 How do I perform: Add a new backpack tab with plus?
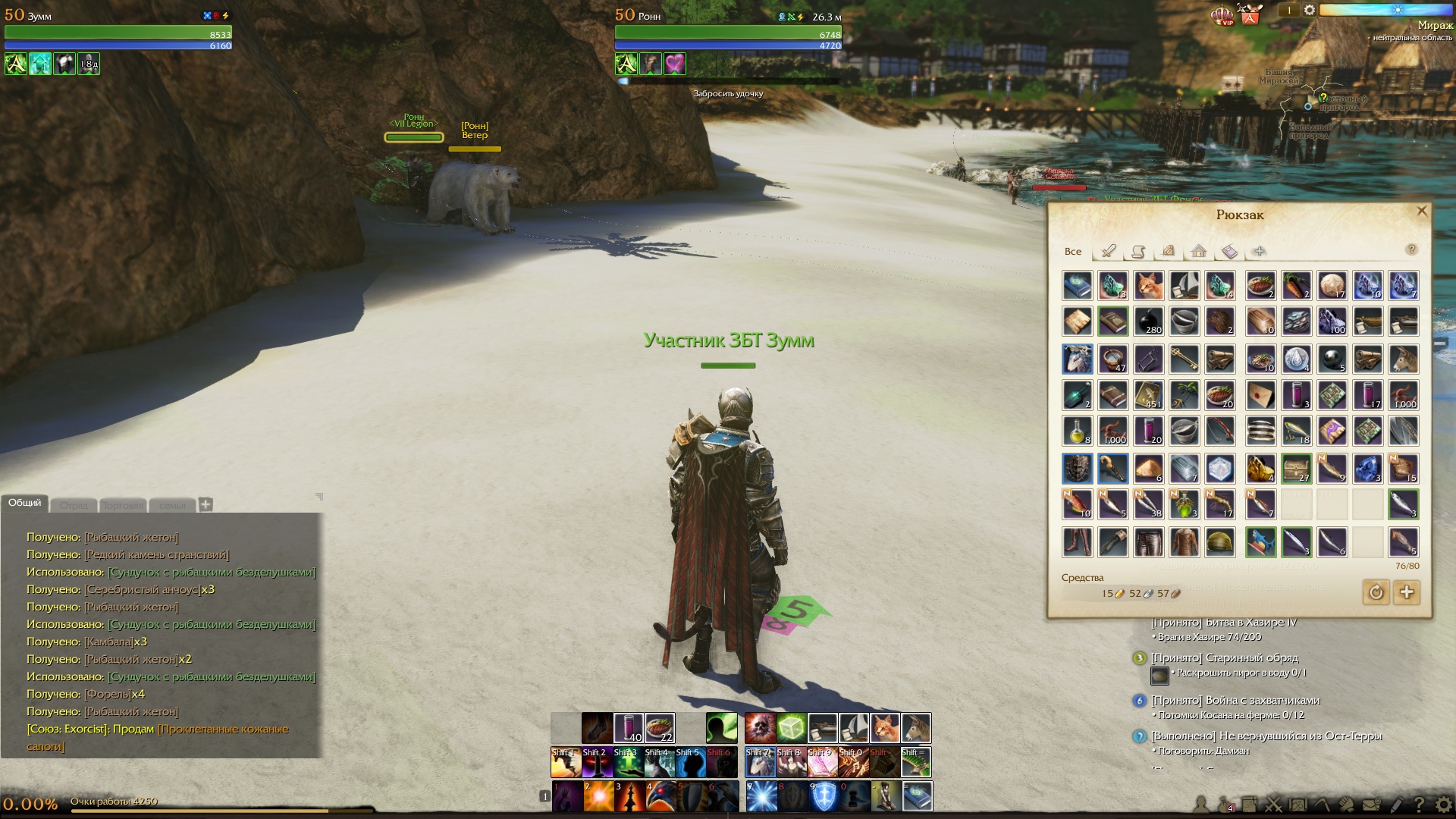pyautogui.click(x=1260, y=251)
